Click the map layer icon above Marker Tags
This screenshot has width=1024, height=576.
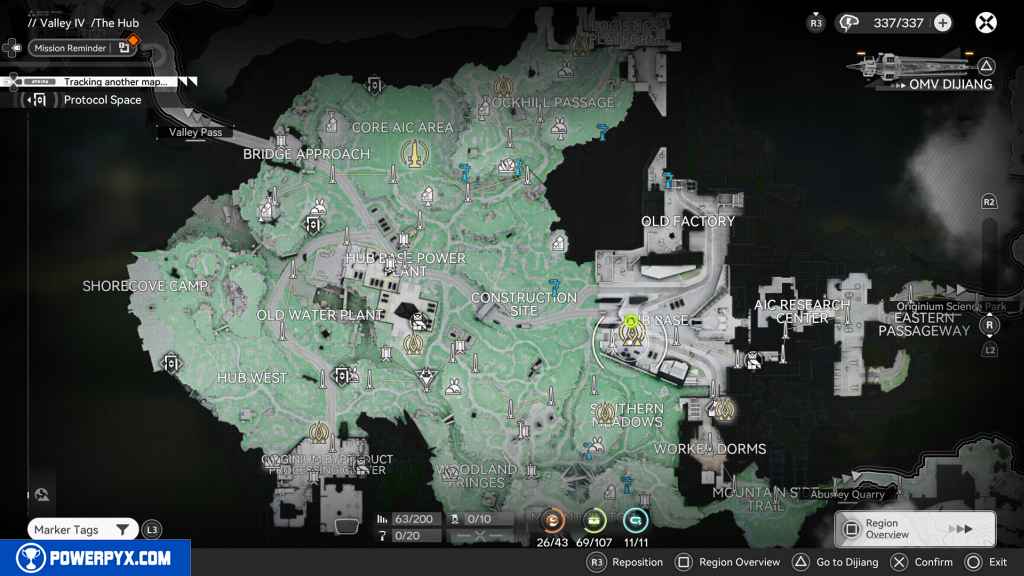pos(41,493)
